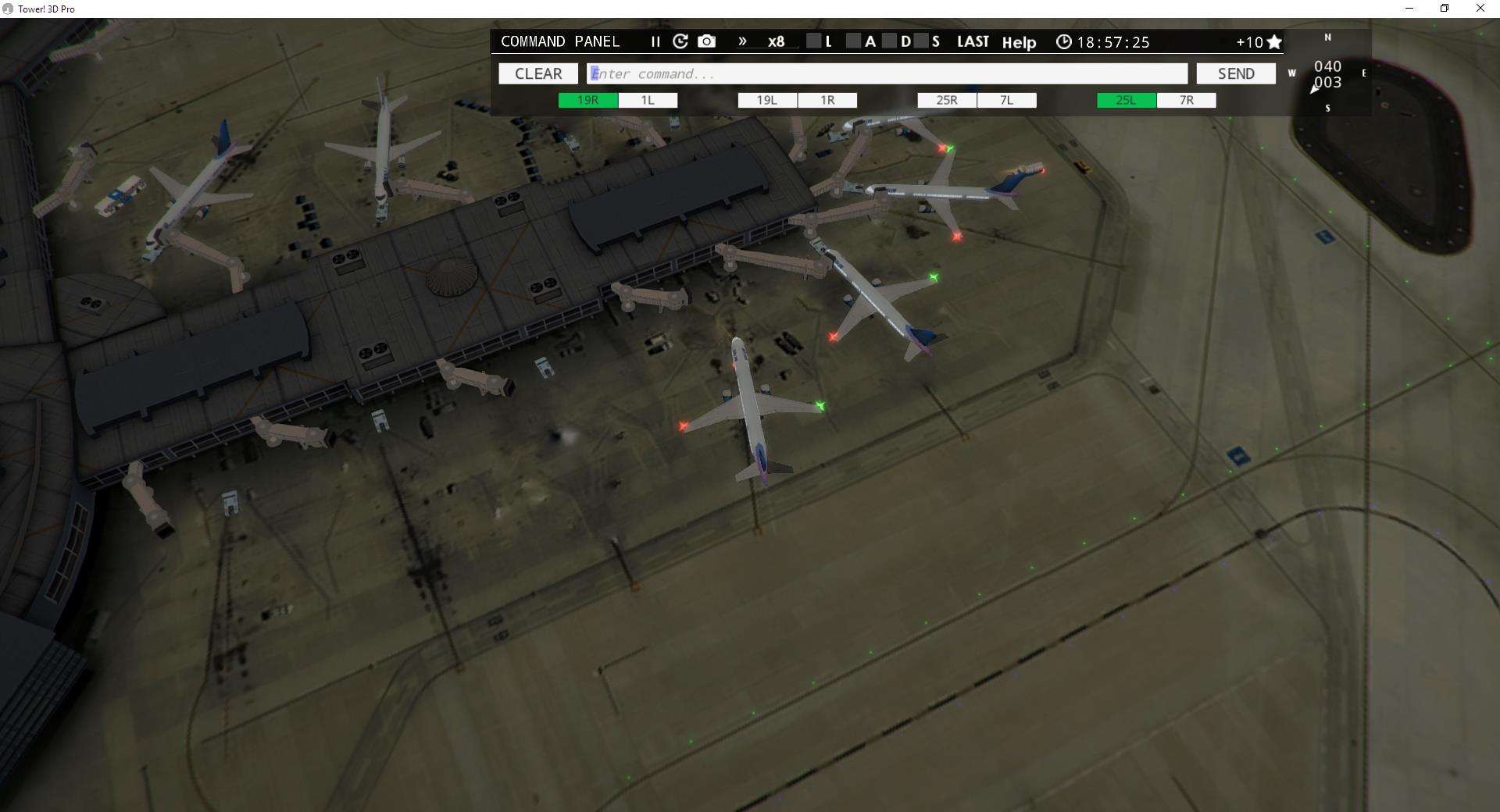The image size is (1500, 812).
Task: Click the LAST command option
Action: pos(973,42)
